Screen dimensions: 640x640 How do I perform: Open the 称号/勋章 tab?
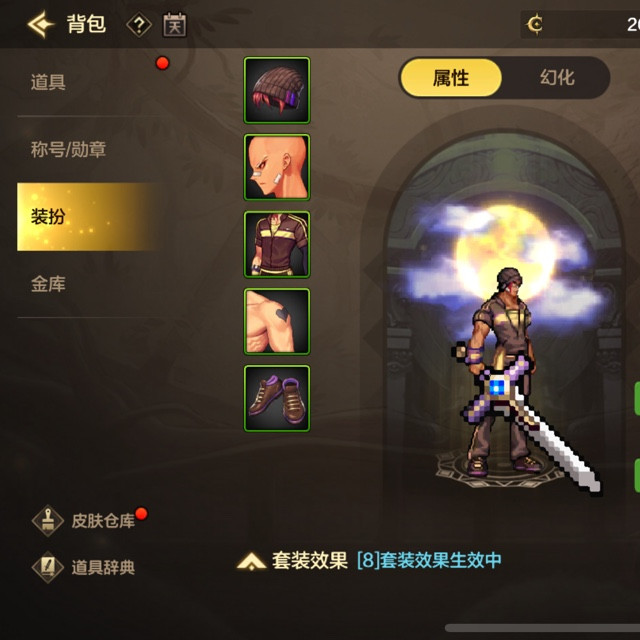(68, 150)
